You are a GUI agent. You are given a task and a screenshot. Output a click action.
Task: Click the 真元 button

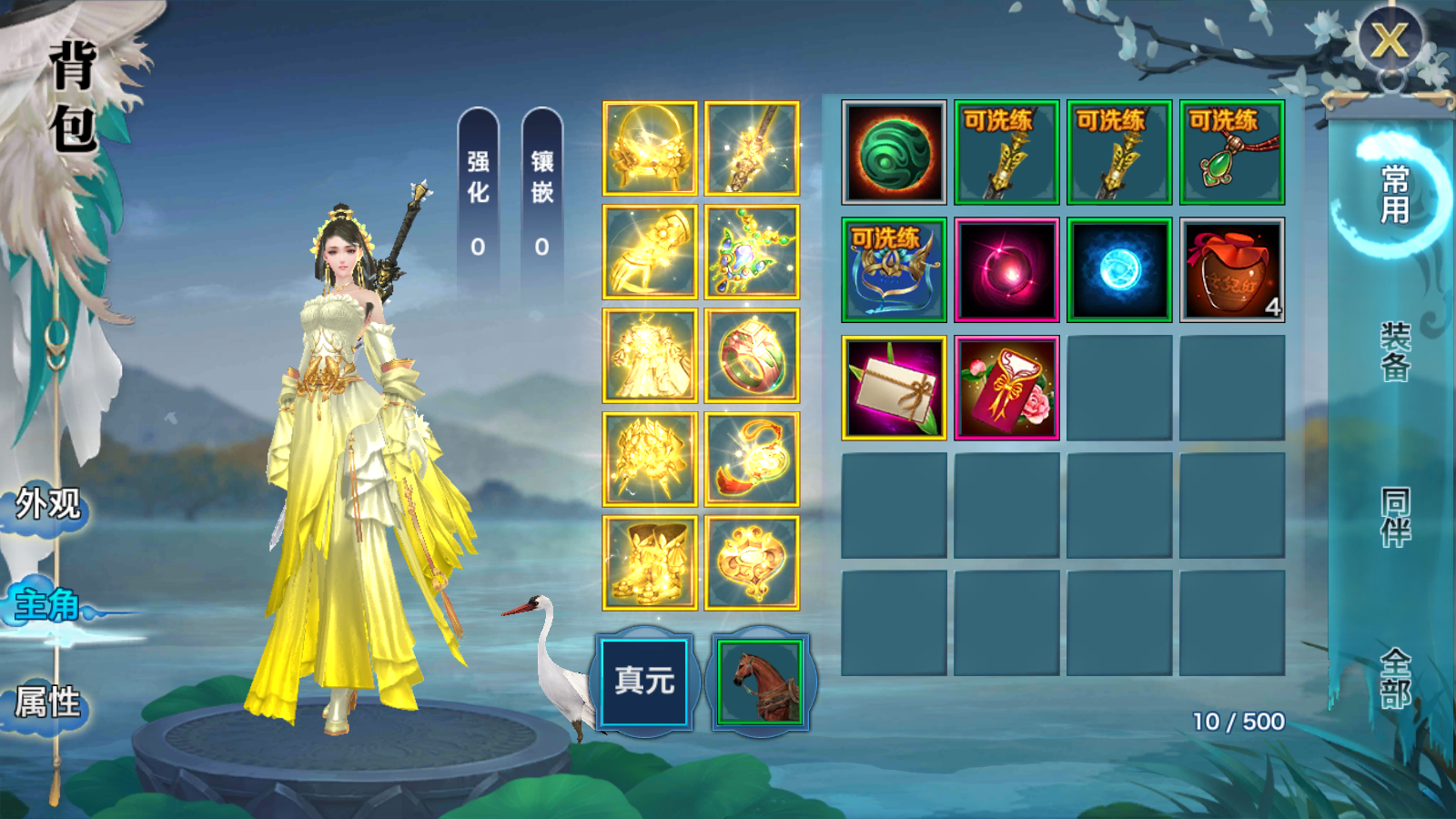[644, 681]
